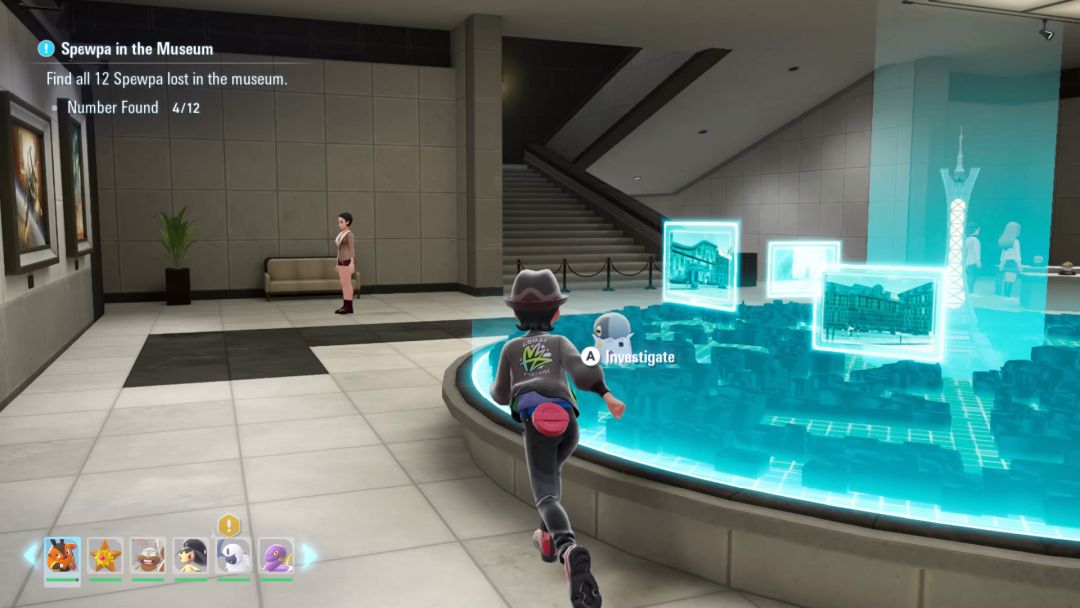
Task: Pick Mawile from the party bar
Action: (190, 556)
